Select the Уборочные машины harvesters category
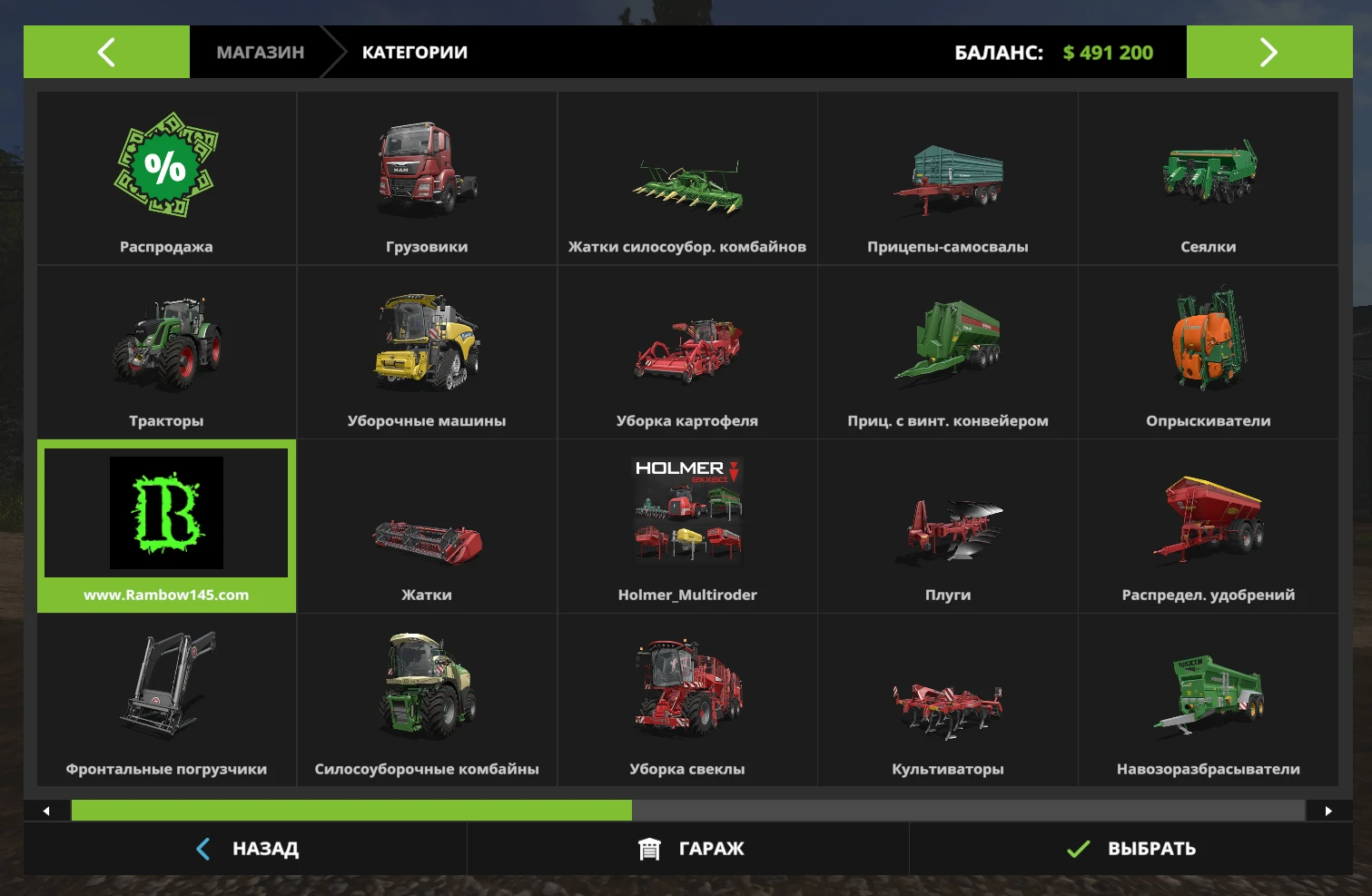1372x896 pixels. coord(427,351)
